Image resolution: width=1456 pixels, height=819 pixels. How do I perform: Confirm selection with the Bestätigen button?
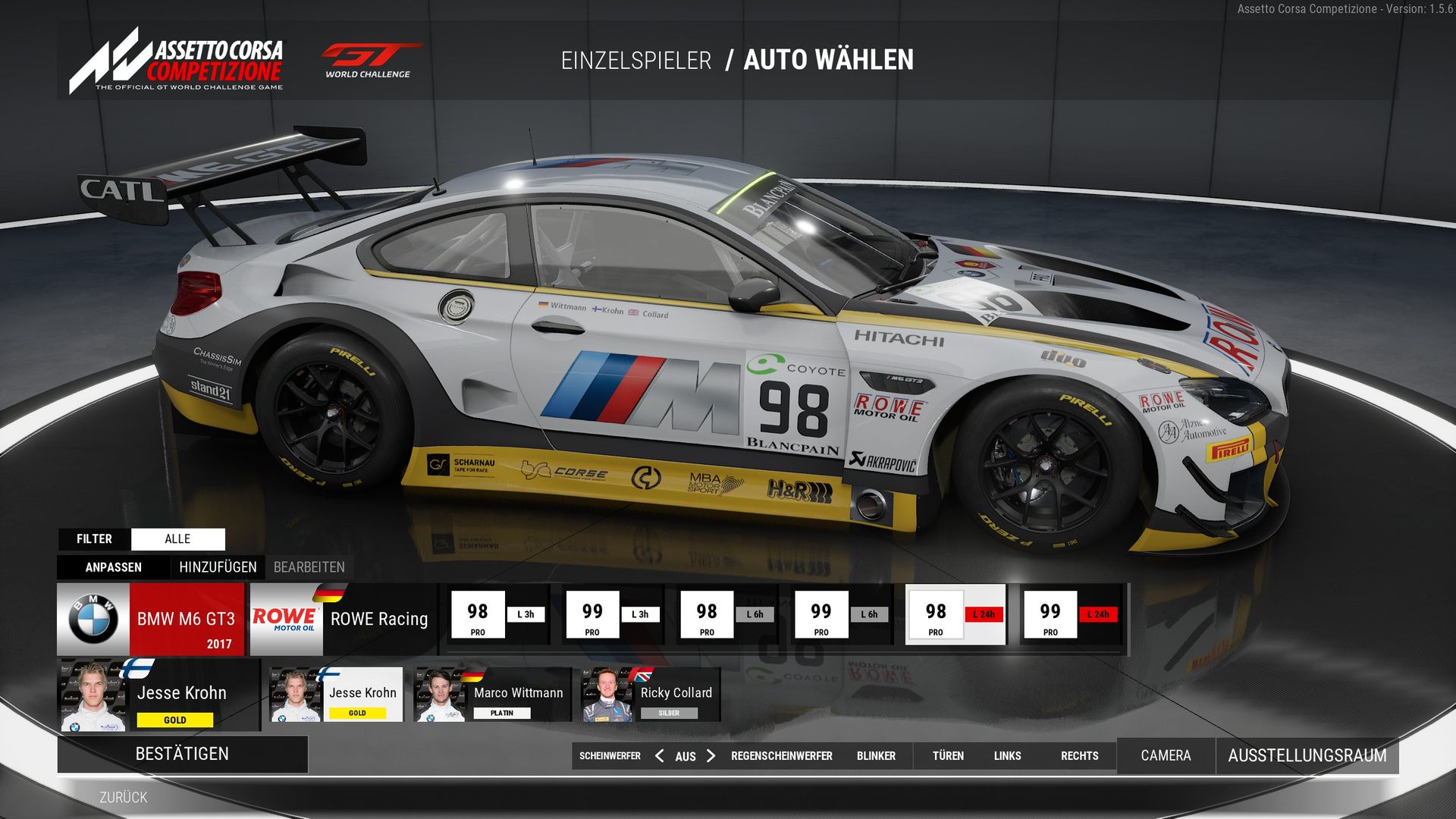coord(182,754)
